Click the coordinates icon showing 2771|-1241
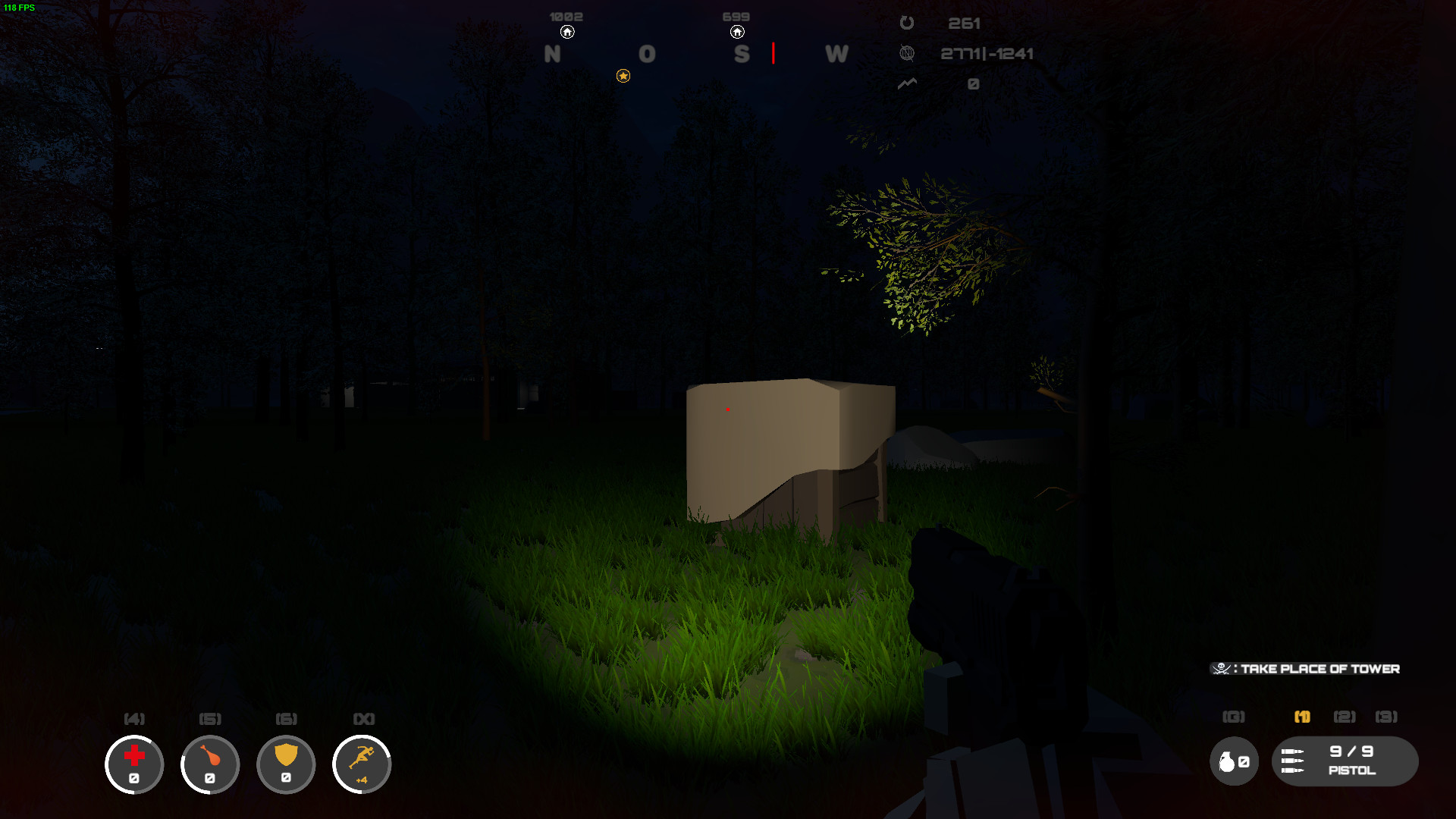The width and height of the screenshot is (1456, 819). click(907, 53)
